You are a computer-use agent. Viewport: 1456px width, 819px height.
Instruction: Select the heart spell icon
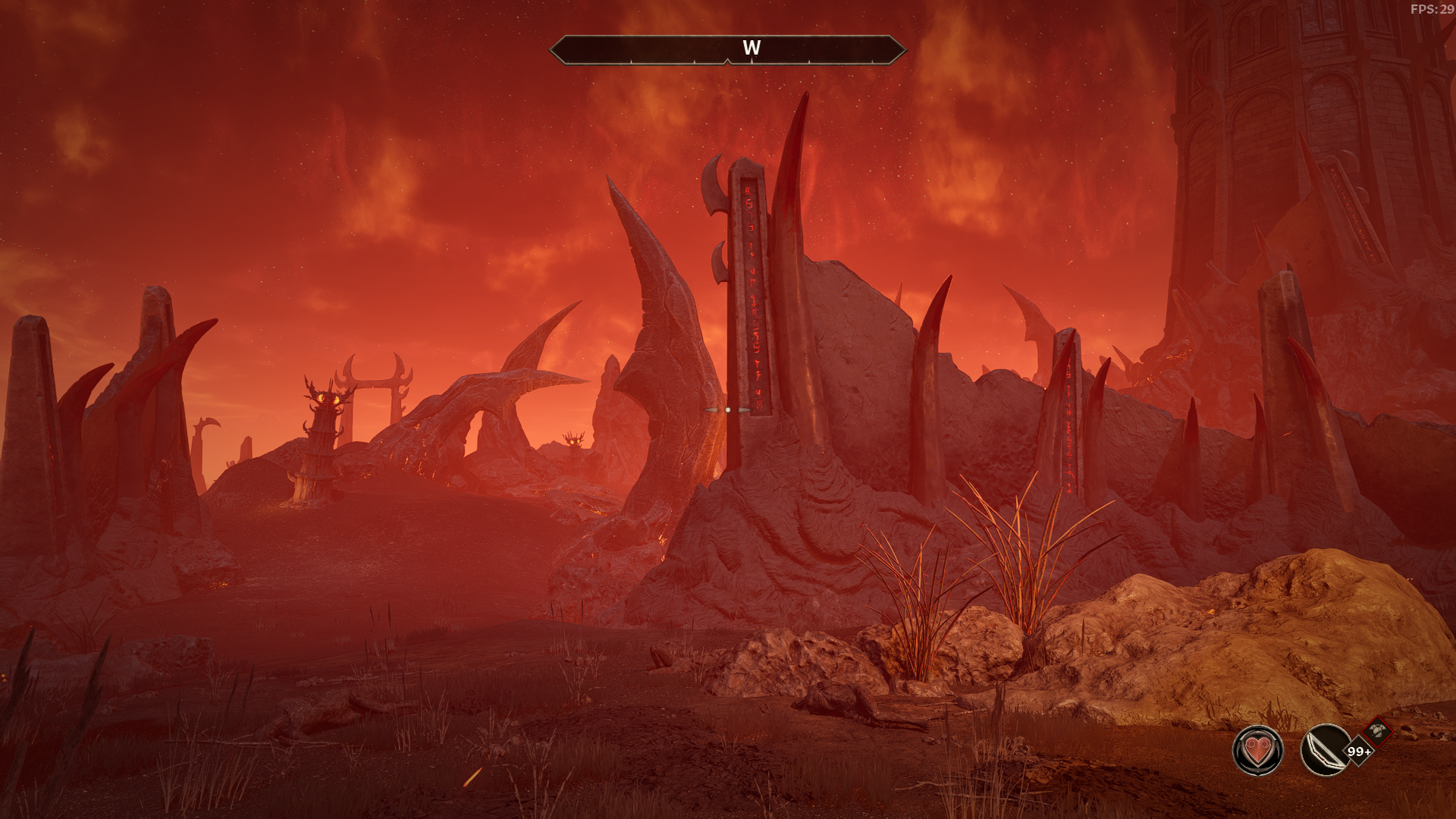click(1257, 751)
